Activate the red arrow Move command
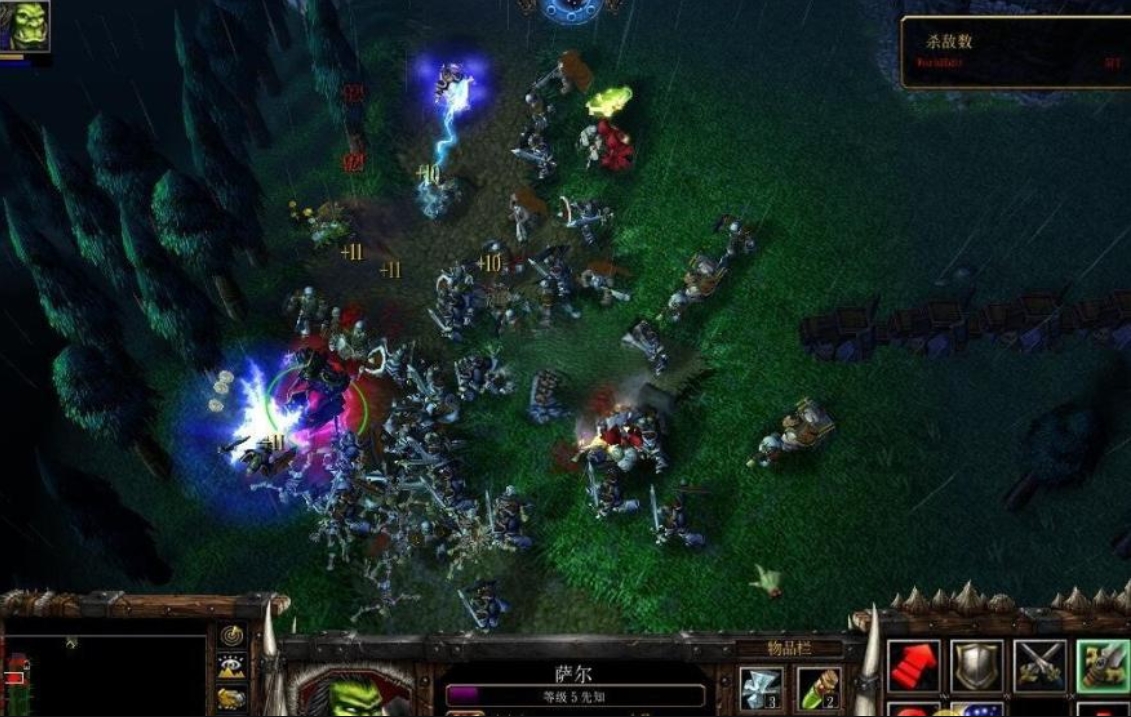The image size is (1131, 717). pos(912,666)
